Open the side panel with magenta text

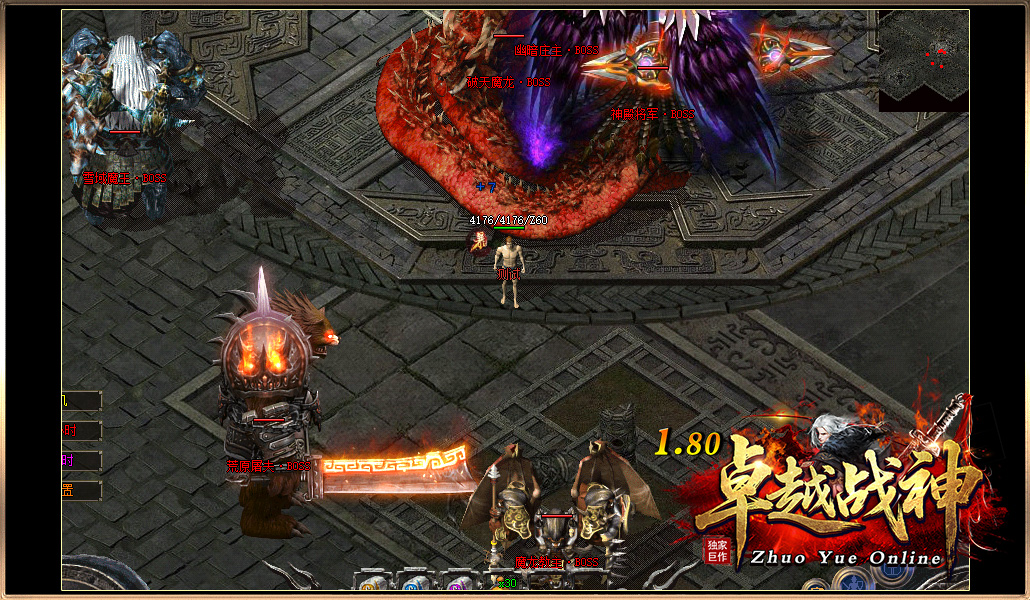click(81, 461)
